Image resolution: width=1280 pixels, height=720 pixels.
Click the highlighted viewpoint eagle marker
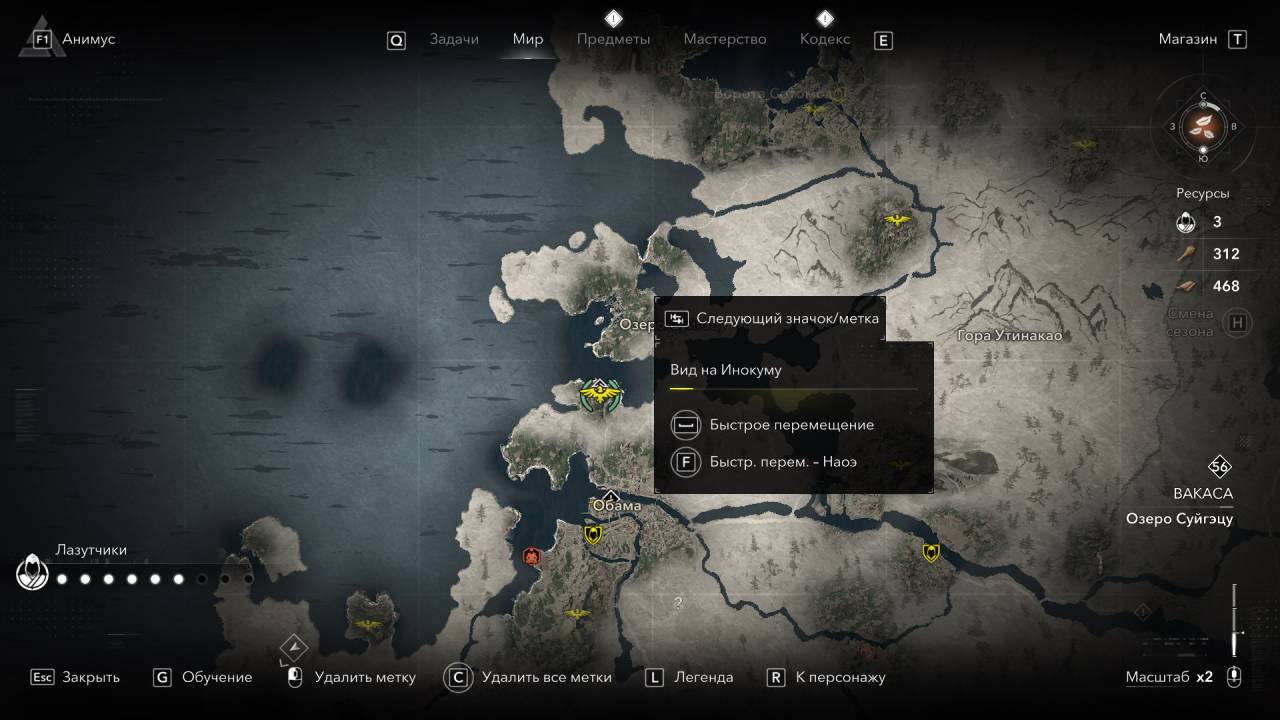[599, 395]
